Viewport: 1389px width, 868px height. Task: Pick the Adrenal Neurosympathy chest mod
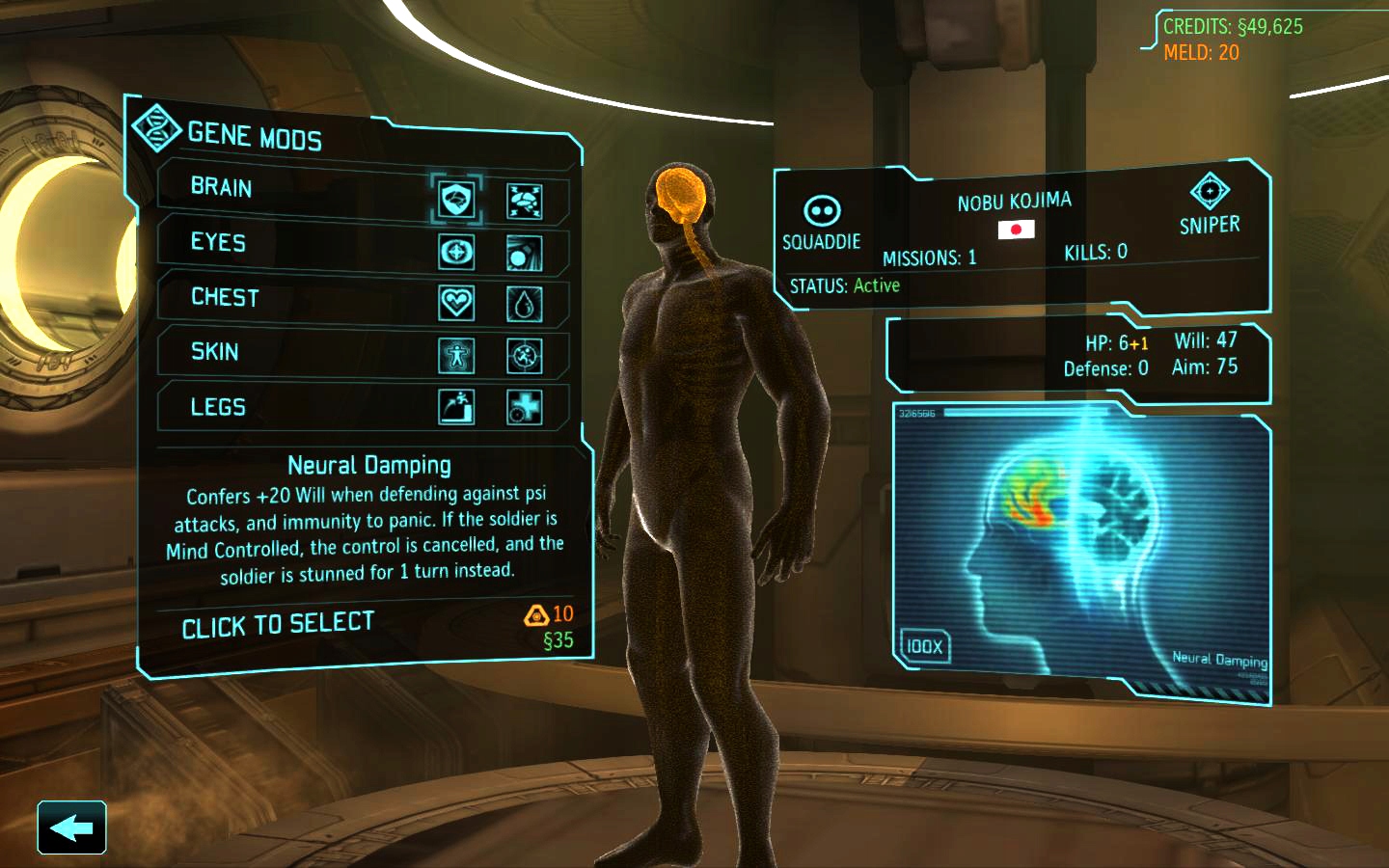coord(524,306)
